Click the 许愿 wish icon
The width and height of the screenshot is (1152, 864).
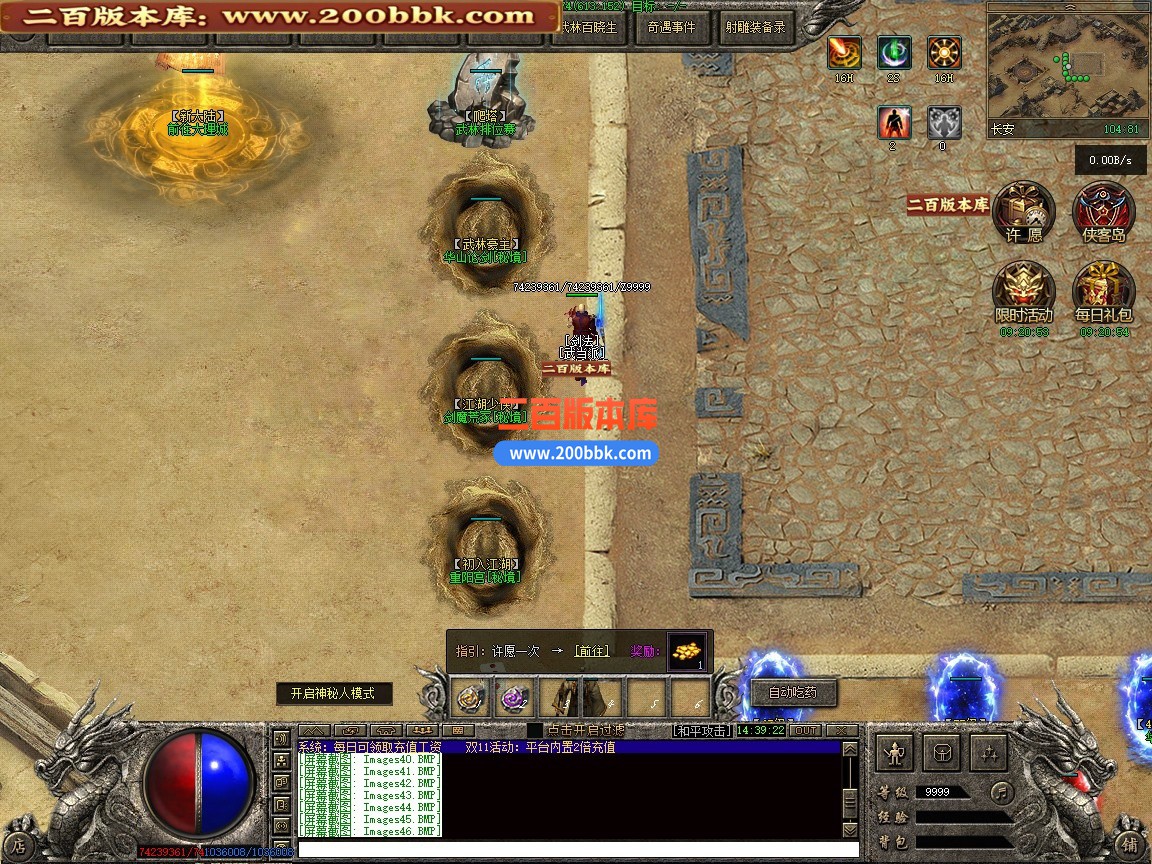[x=1024, y=212]
